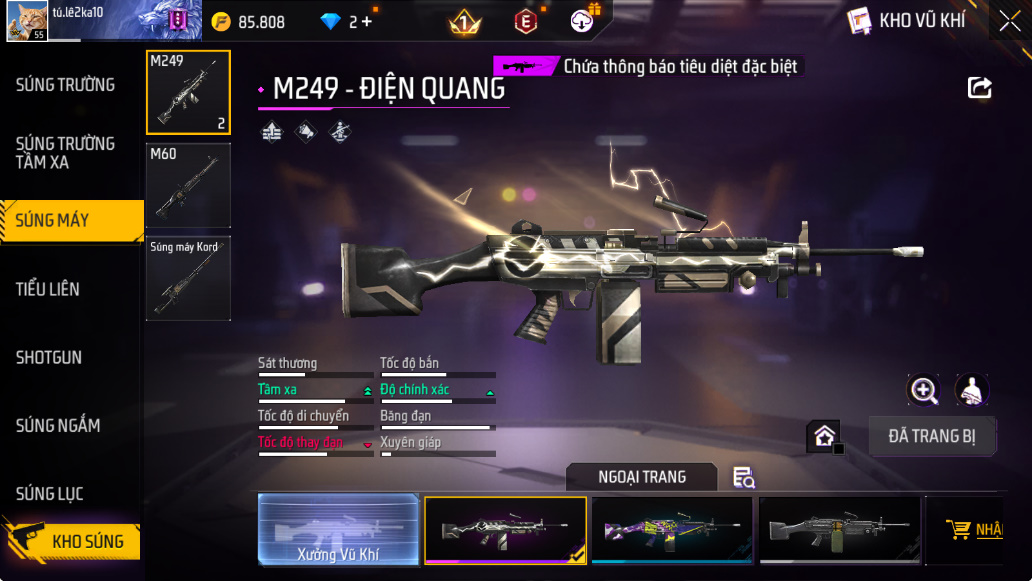1032x581 pixels.
Task: Choose the TIỂU LIÊN weapon category
Action: 48,289
